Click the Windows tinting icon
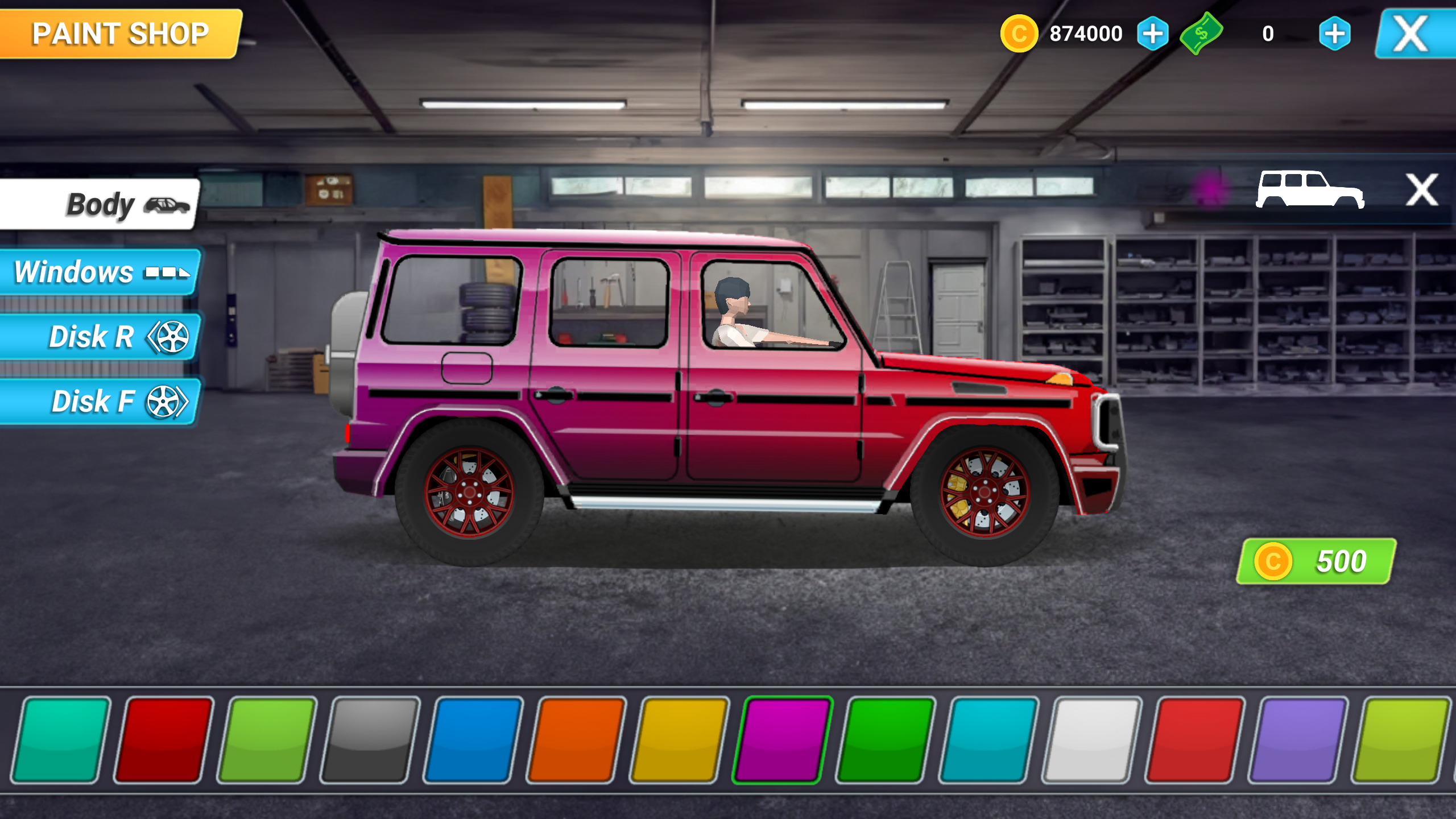 (166, 272)
